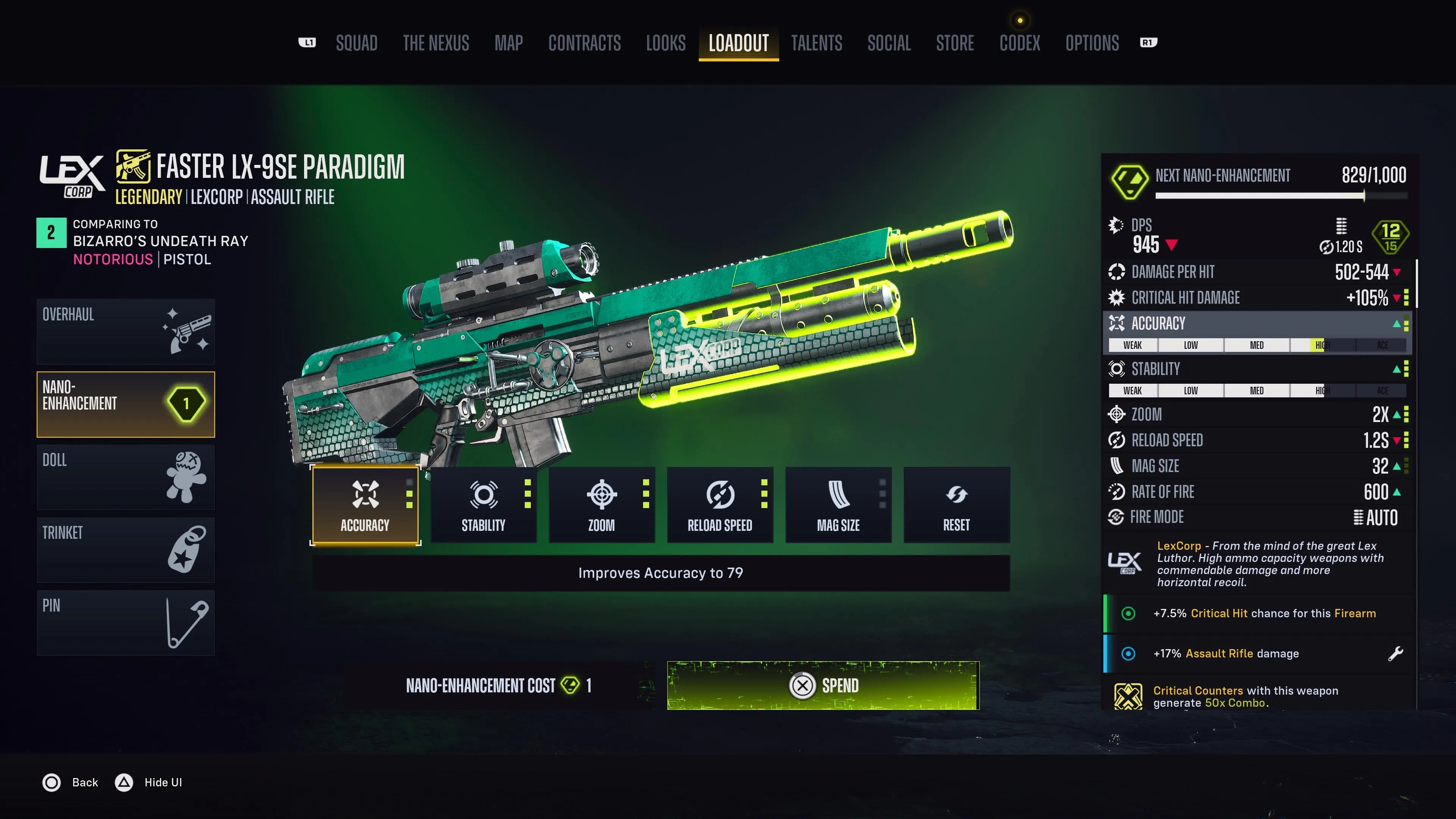
Task: Open the Fire Mode AUTO selector
Action: [1378, 518]
